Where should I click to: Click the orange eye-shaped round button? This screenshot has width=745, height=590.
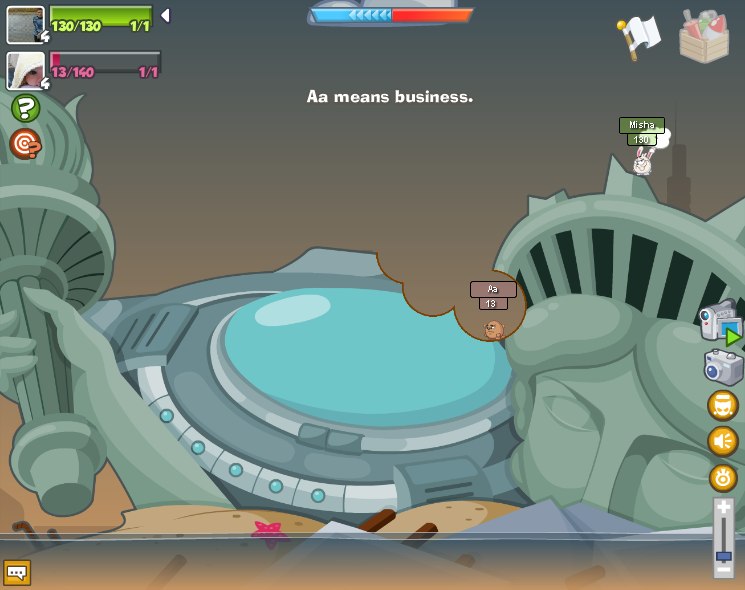[722, 477]
